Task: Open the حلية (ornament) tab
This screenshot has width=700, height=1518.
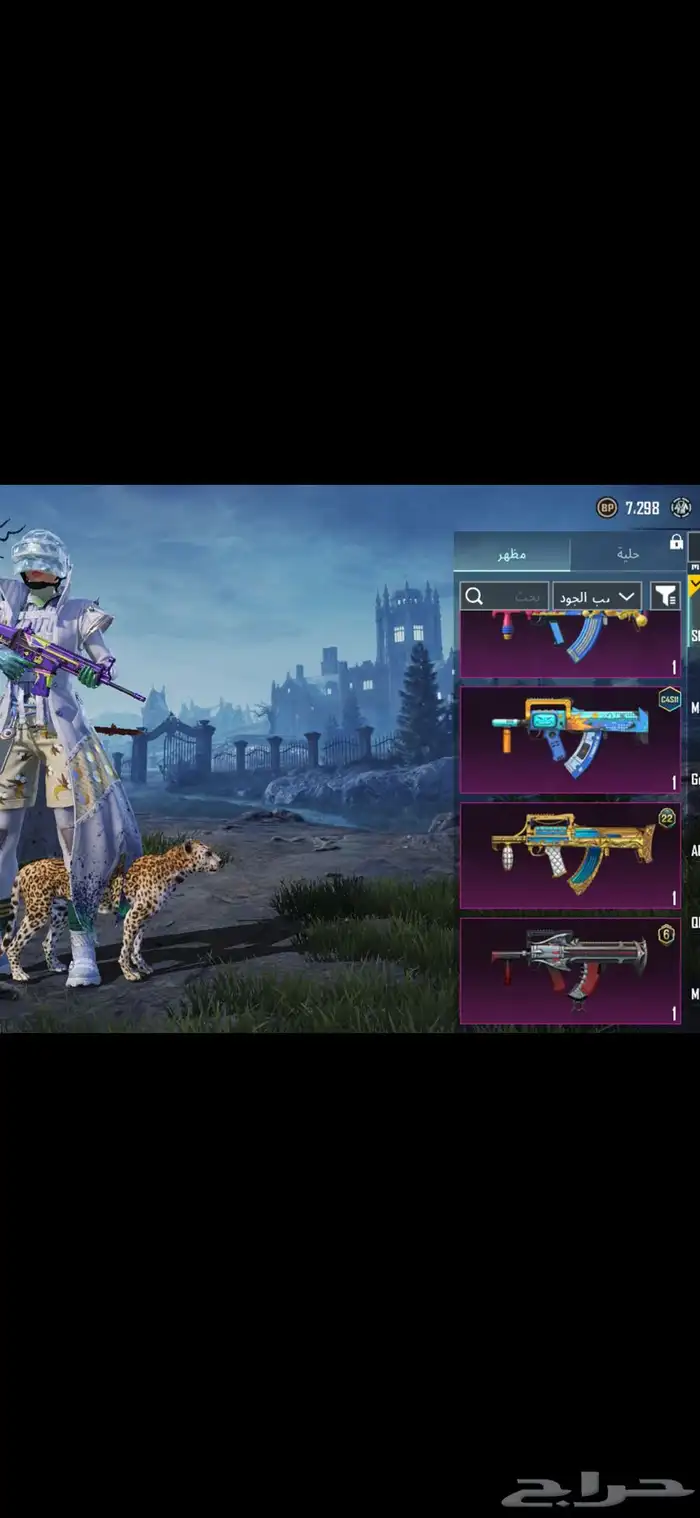Action: 627,553
